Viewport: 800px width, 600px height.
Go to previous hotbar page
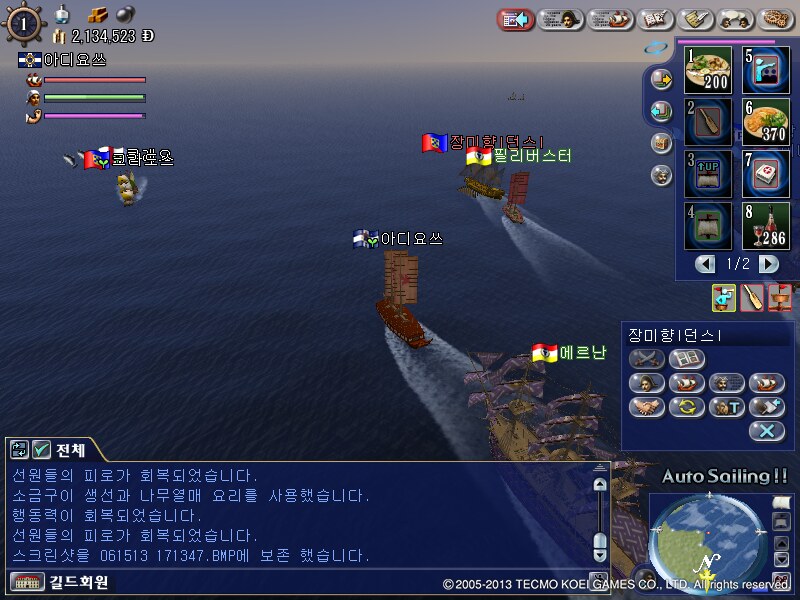click(706, 264)
